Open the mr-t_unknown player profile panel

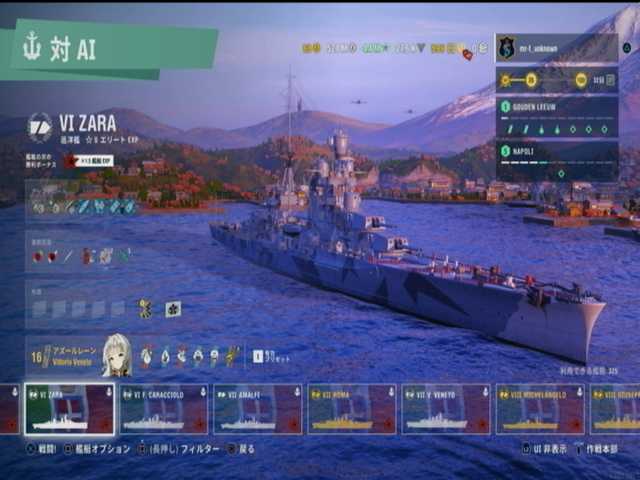556,48
